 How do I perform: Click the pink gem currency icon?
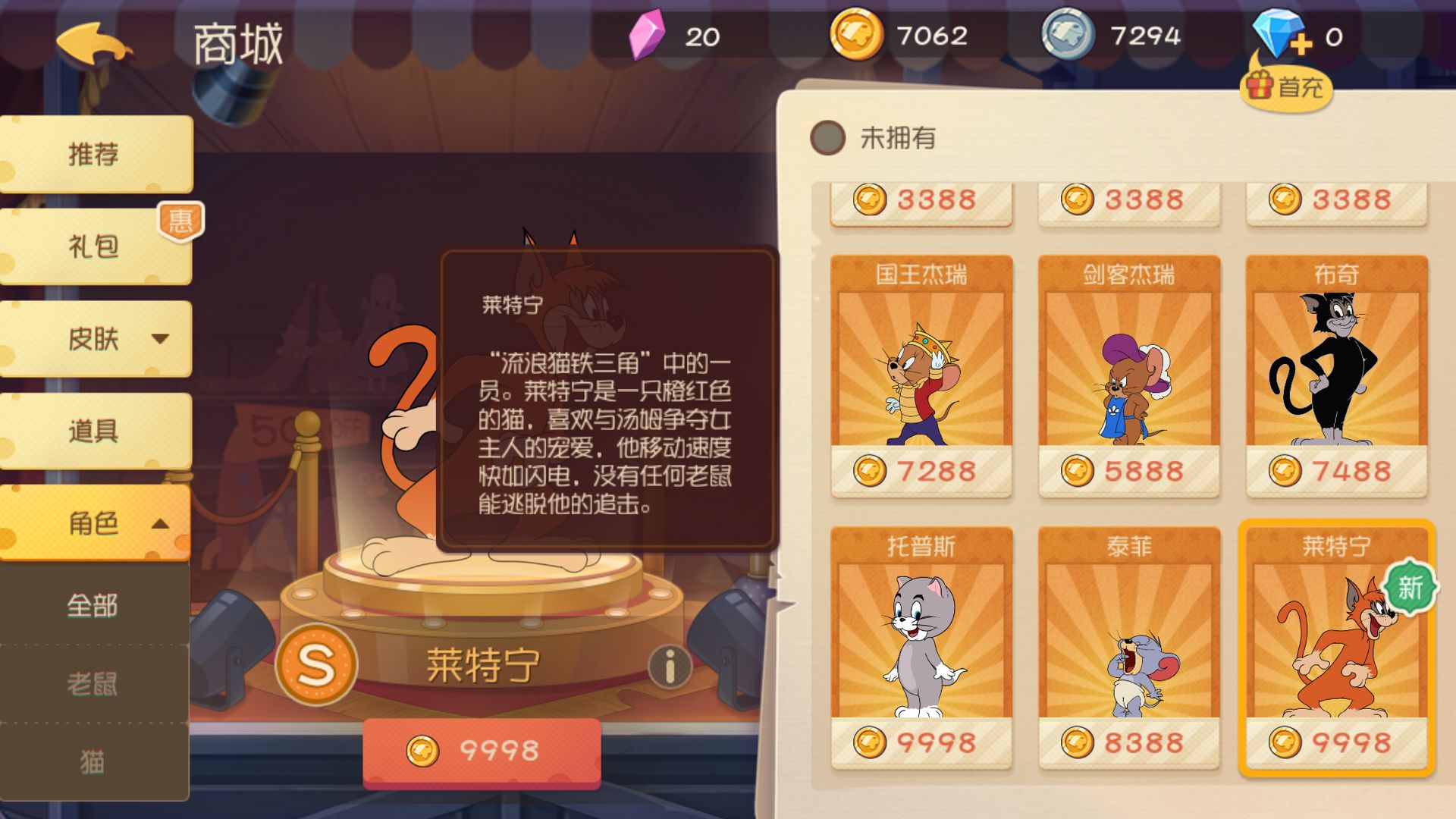tap(645, 36)
